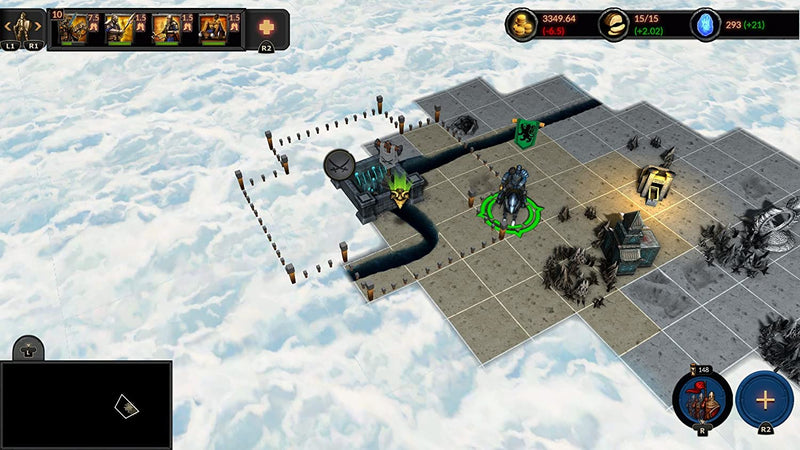Image resolution: width=800 pixels, height=450 pixels.
Task: Select the first hero portrait with level 10
Action: [72, 29]
